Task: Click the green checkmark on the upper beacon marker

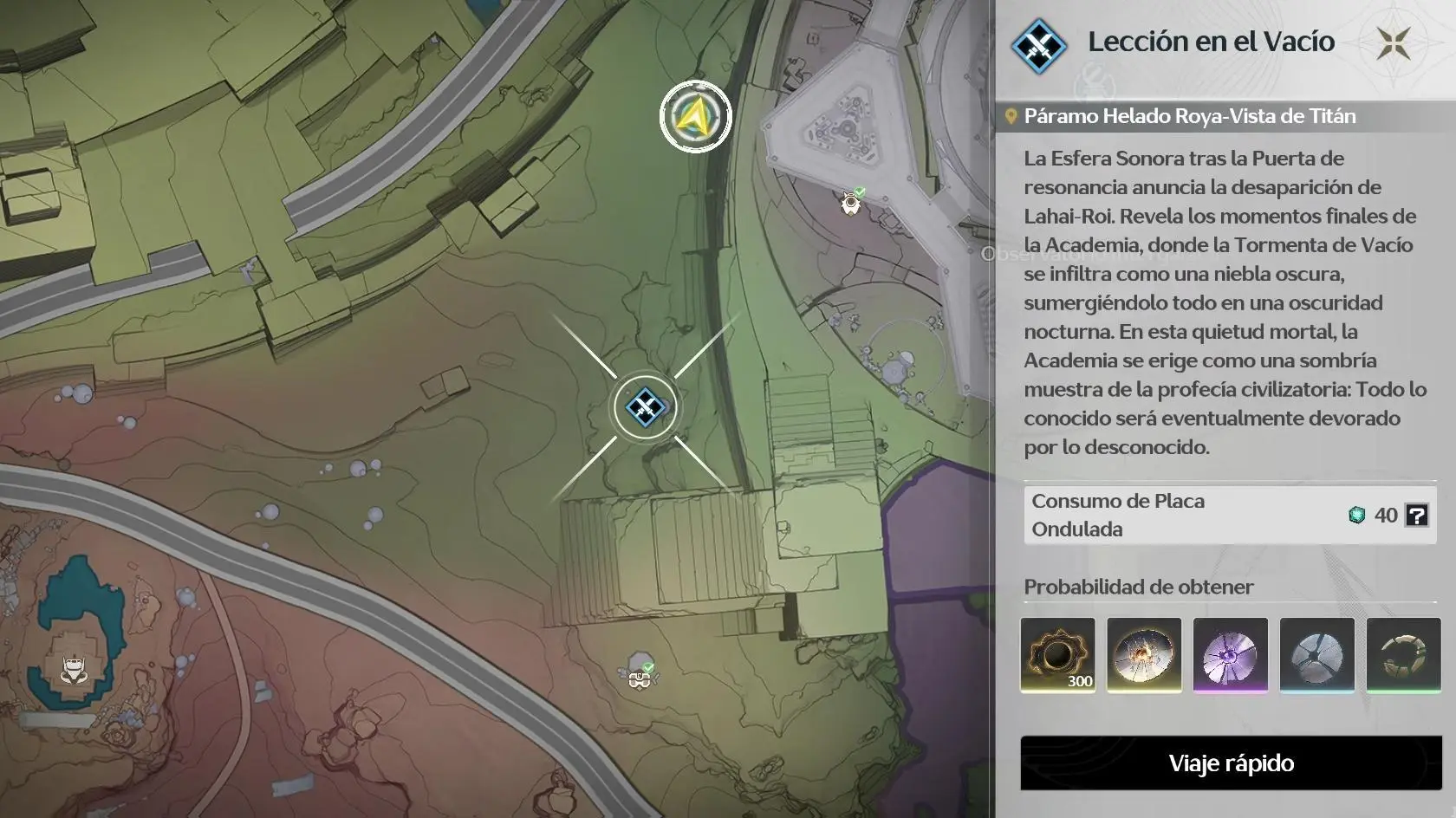Action: pos(860,192)
